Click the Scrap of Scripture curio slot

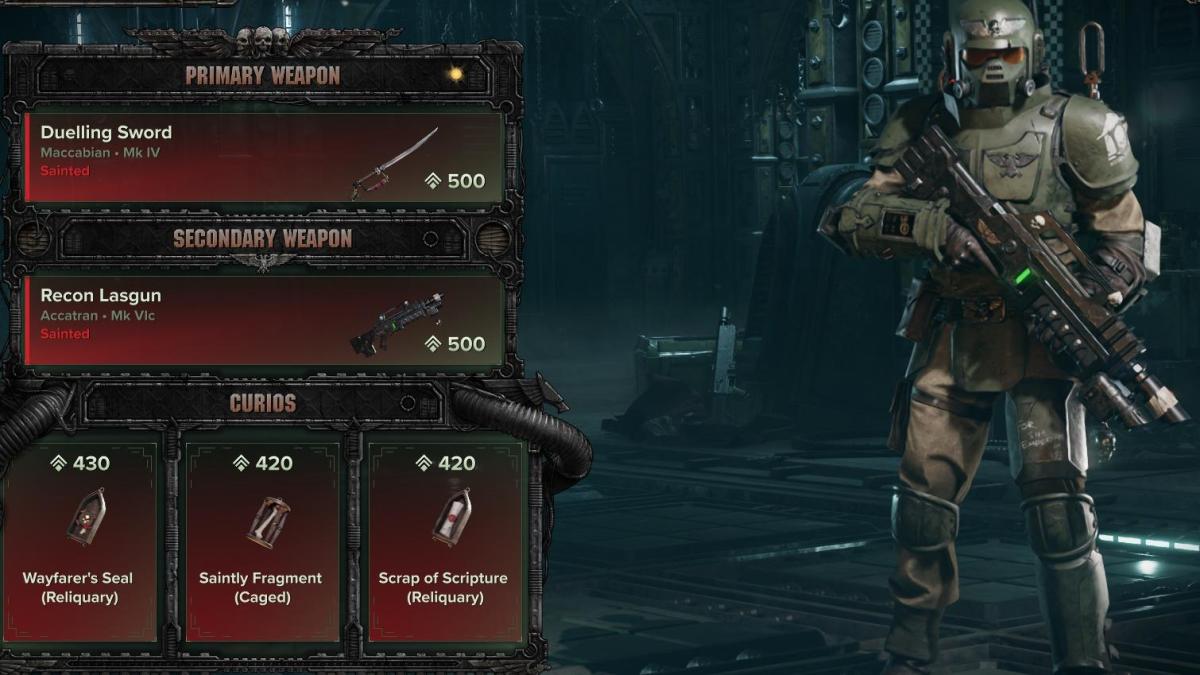coord(443,537)
